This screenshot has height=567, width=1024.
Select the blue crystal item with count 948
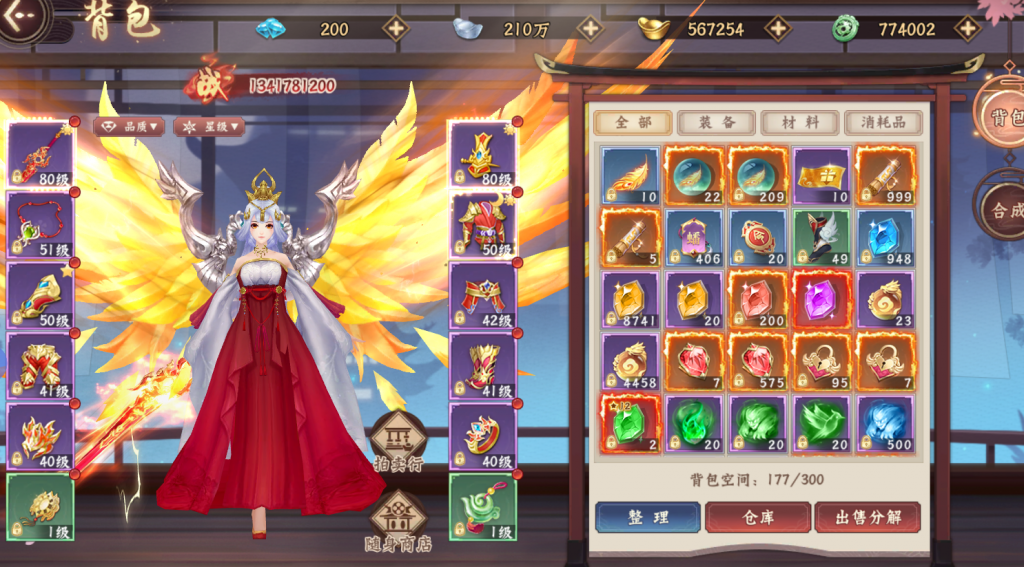[885, 238]
